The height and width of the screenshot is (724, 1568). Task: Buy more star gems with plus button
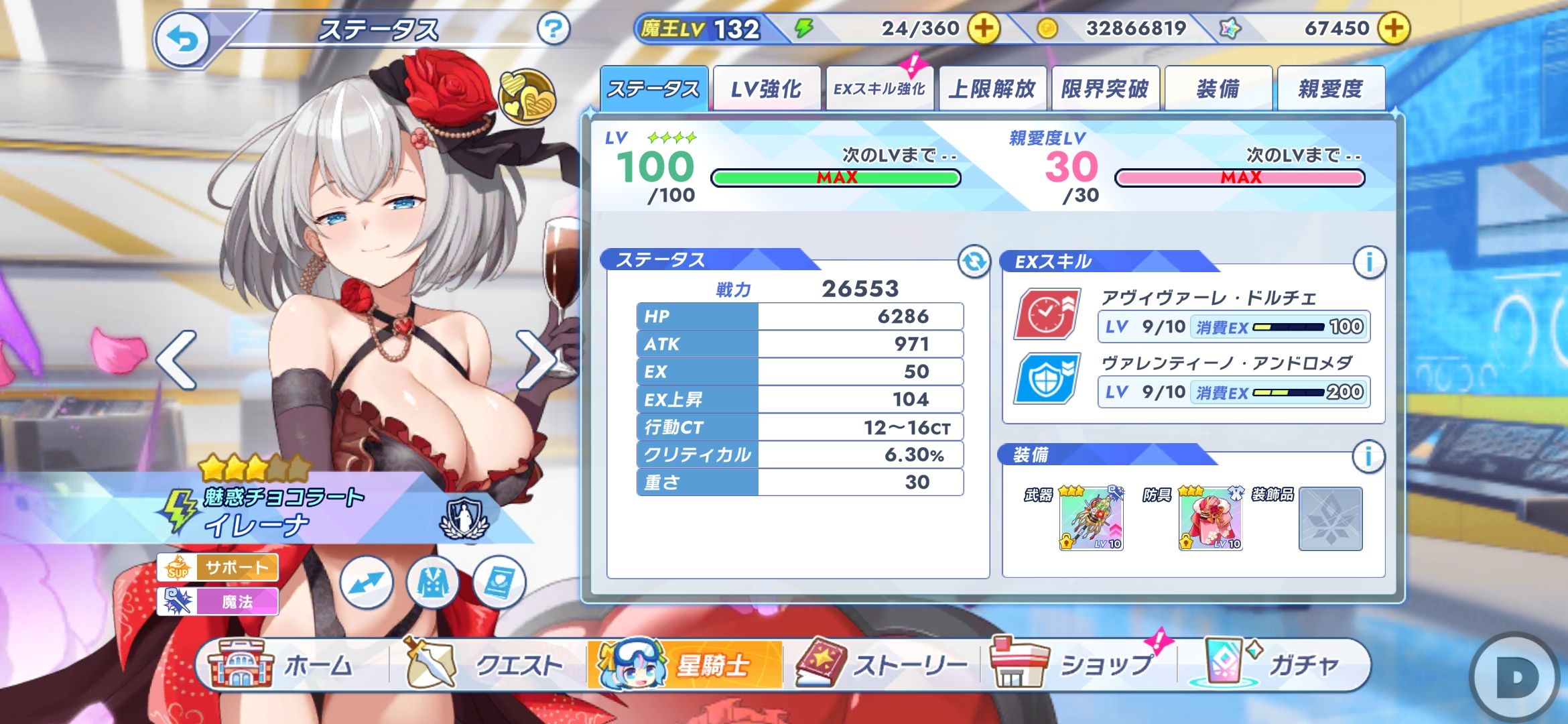[x=1393, y=29]
